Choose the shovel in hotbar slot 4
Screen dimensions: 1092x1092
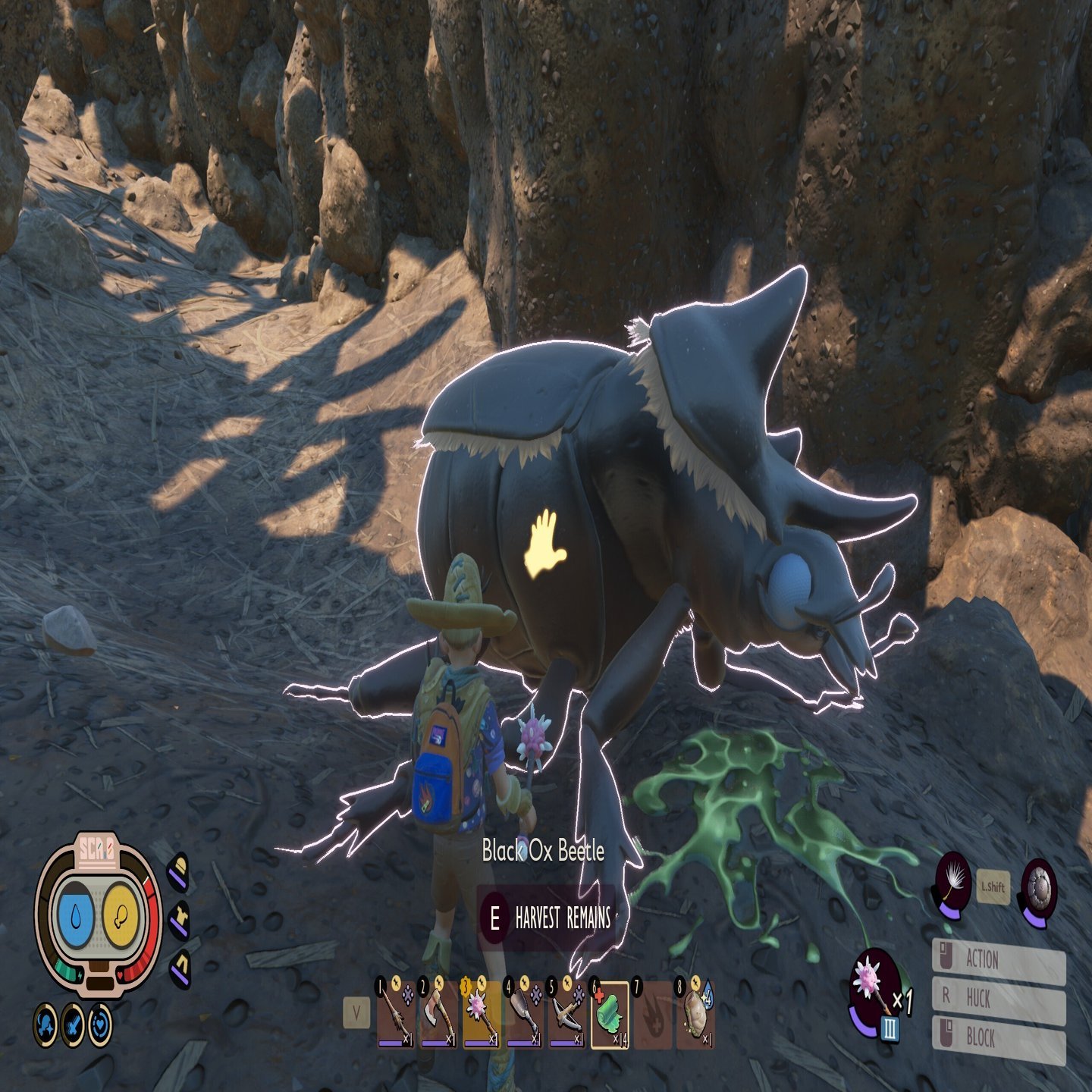click(524, 1015)
